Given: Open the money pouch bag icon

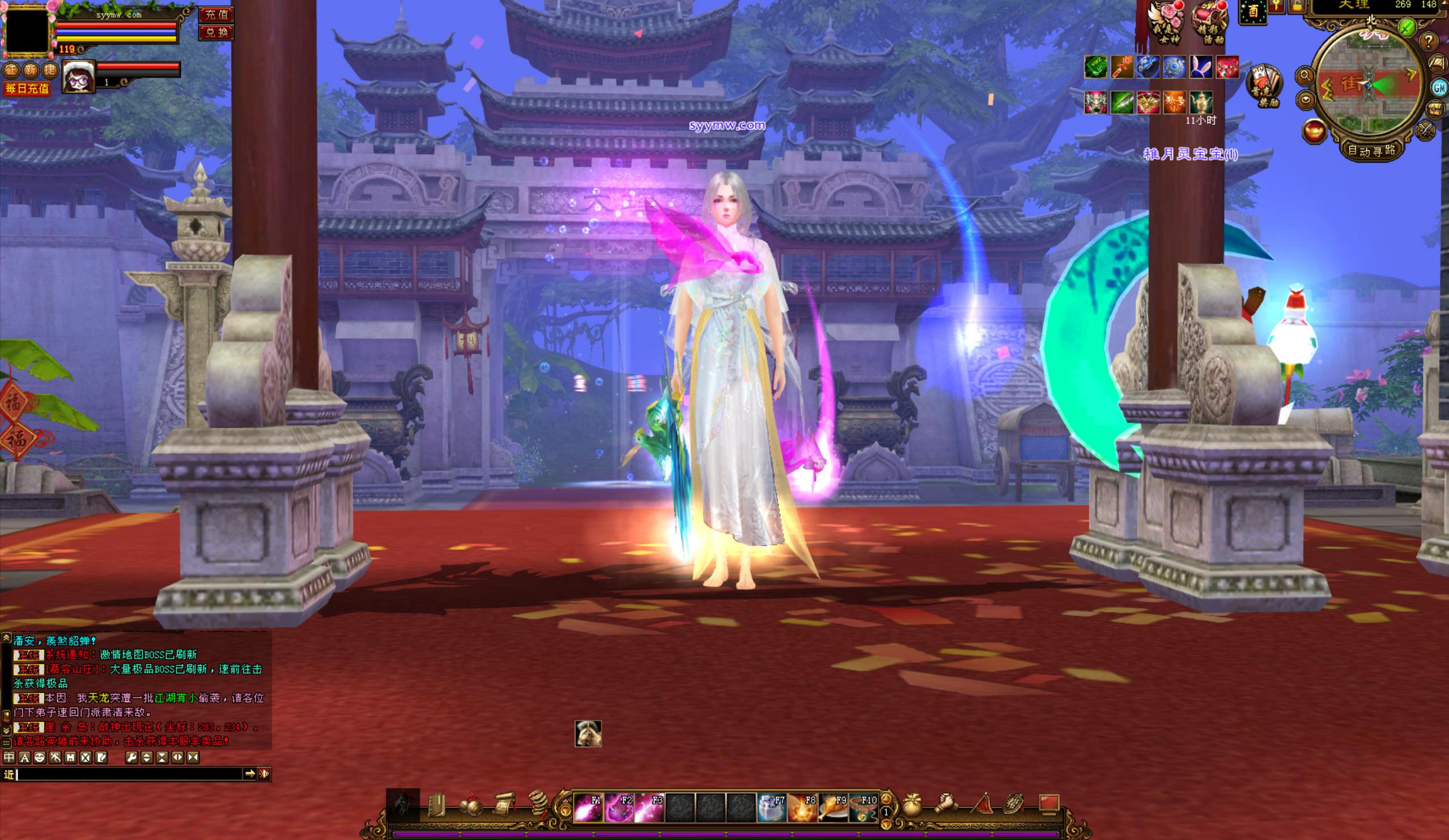Looking at the screenshot, I should [x=911, y=805].
